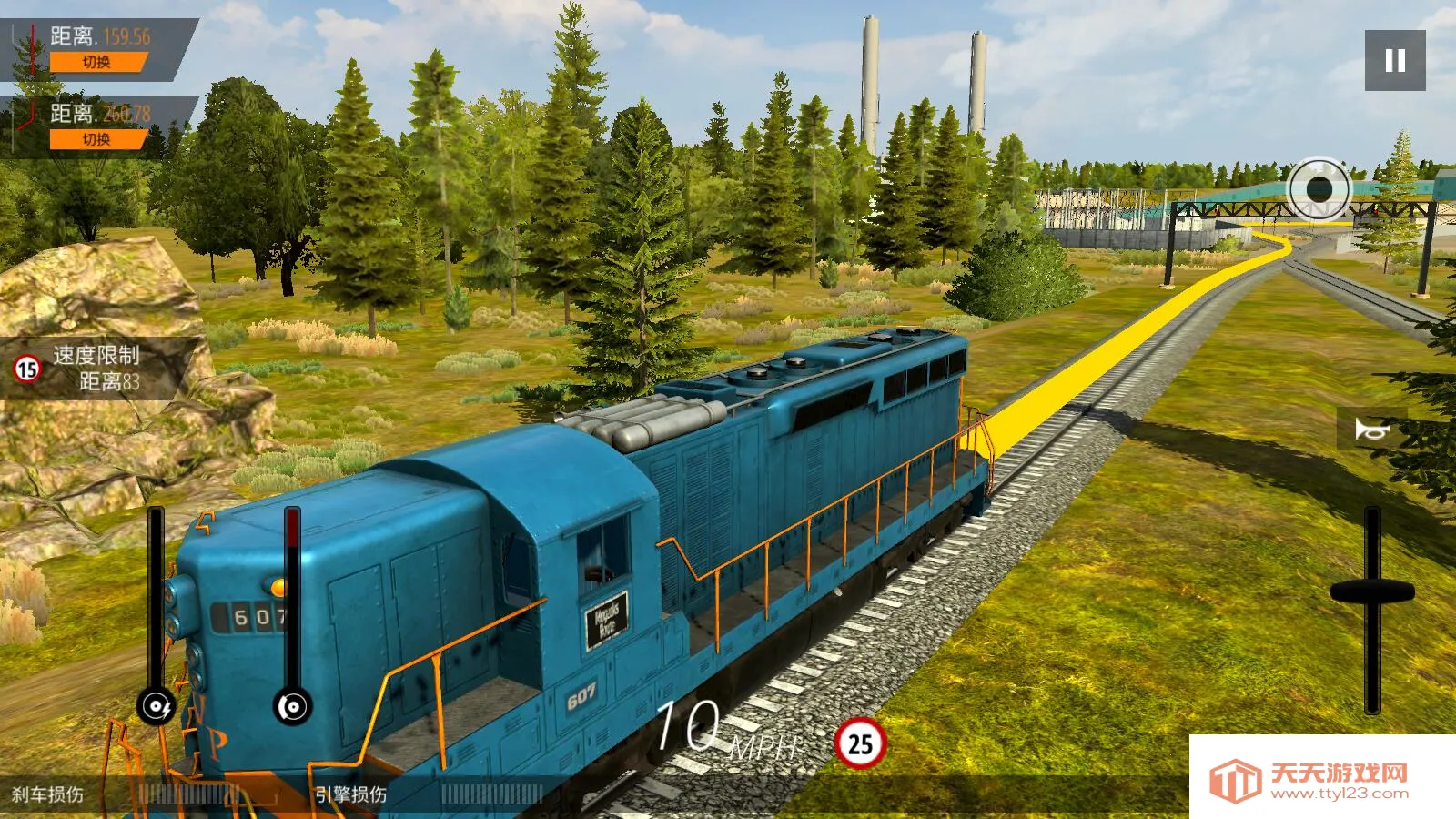The height and width of the screenshot is (819, 1456).
Task: Switch the camera view with the round icon
Action: coord(1319,189)
